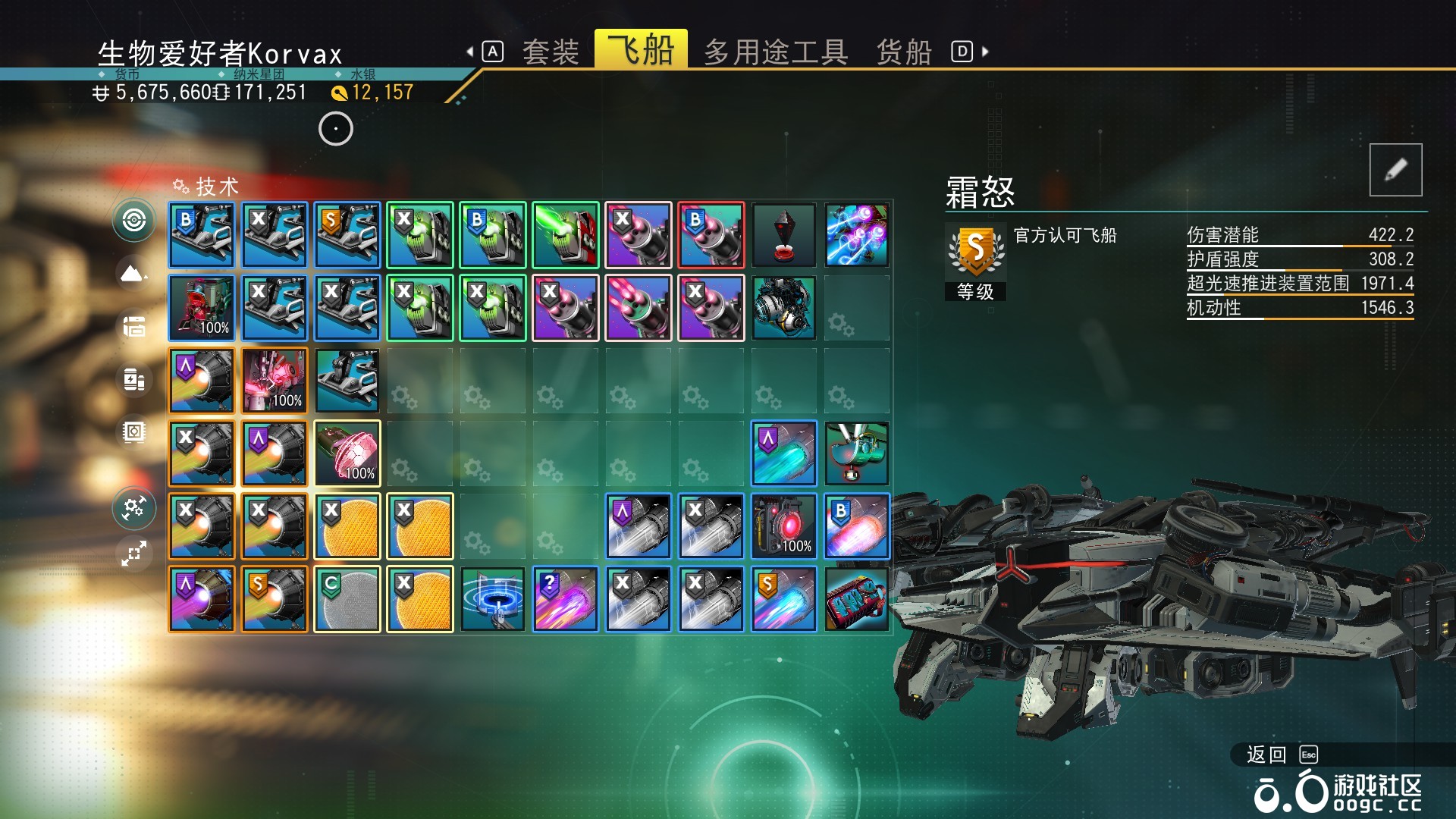Image resolution: width=1456 pixels, height=819 pixels.
Task: Select the 飞船 tab
Action: [x=641, y=50]
